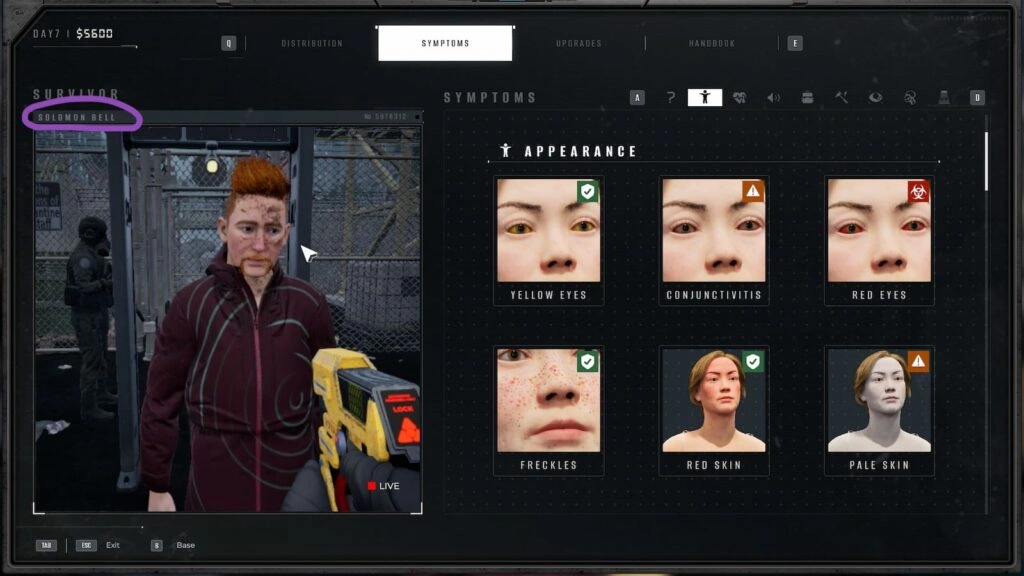This screenshot has width=1024, height=576.
Task: Open the Freckles symptom card
Action: click(x=548, y=410)
